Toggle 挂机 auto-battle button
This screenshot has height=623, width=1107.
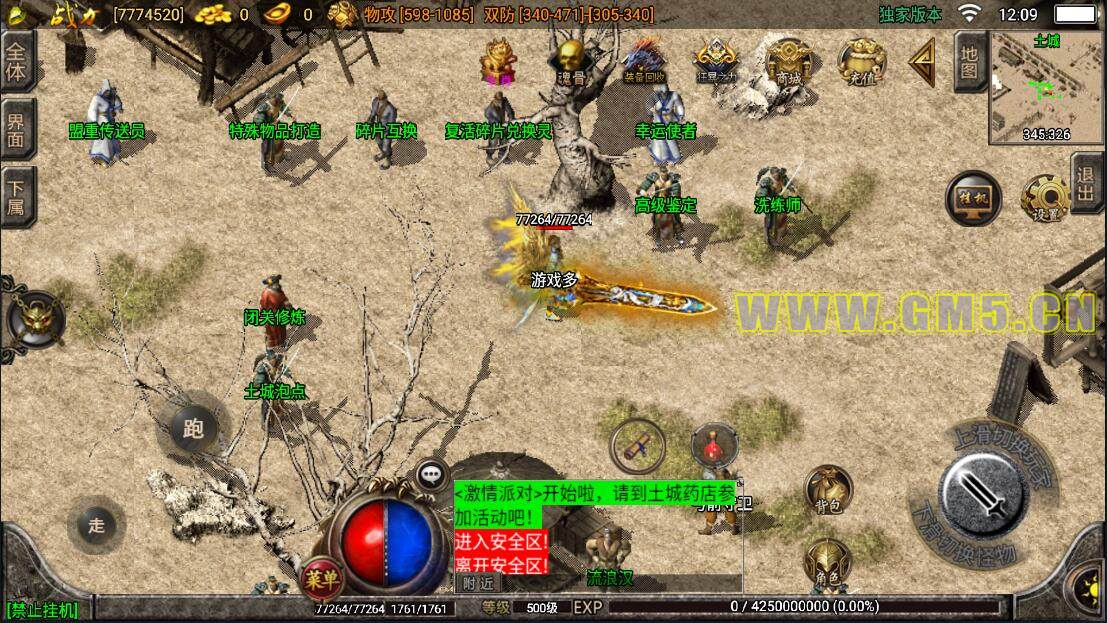pyautogui.click(x=973, y=199)
